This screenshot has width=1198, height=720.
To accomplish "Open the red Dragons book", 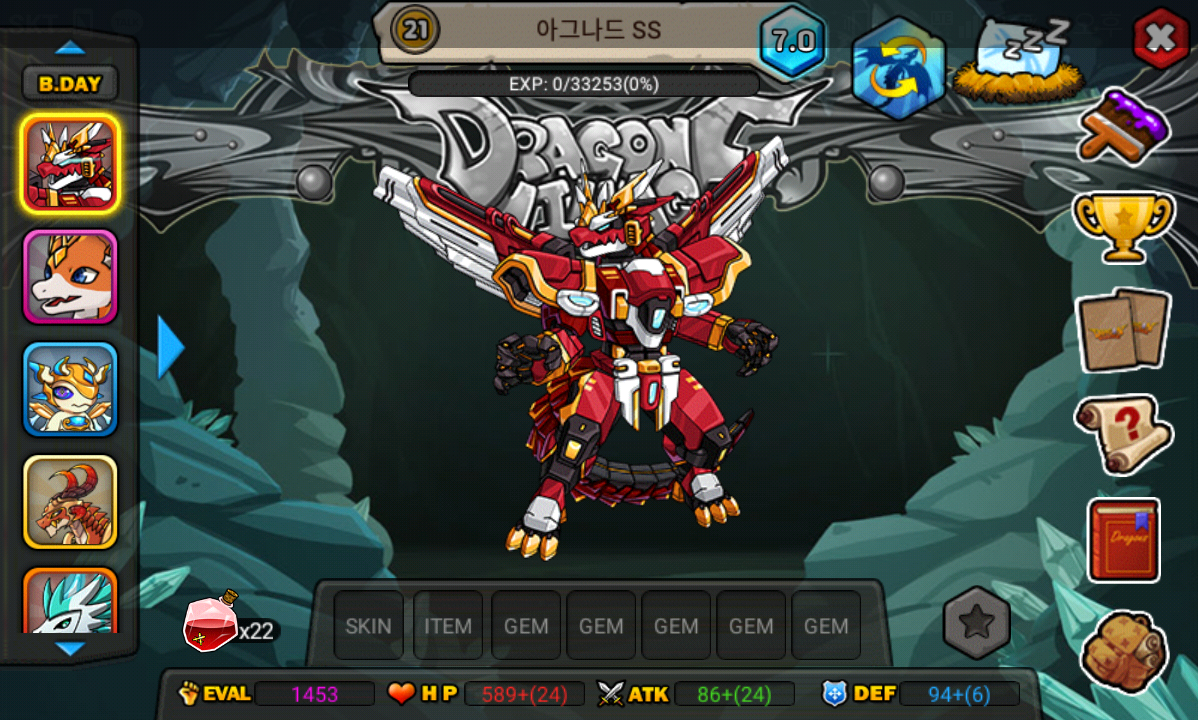I will [1123, 540].
